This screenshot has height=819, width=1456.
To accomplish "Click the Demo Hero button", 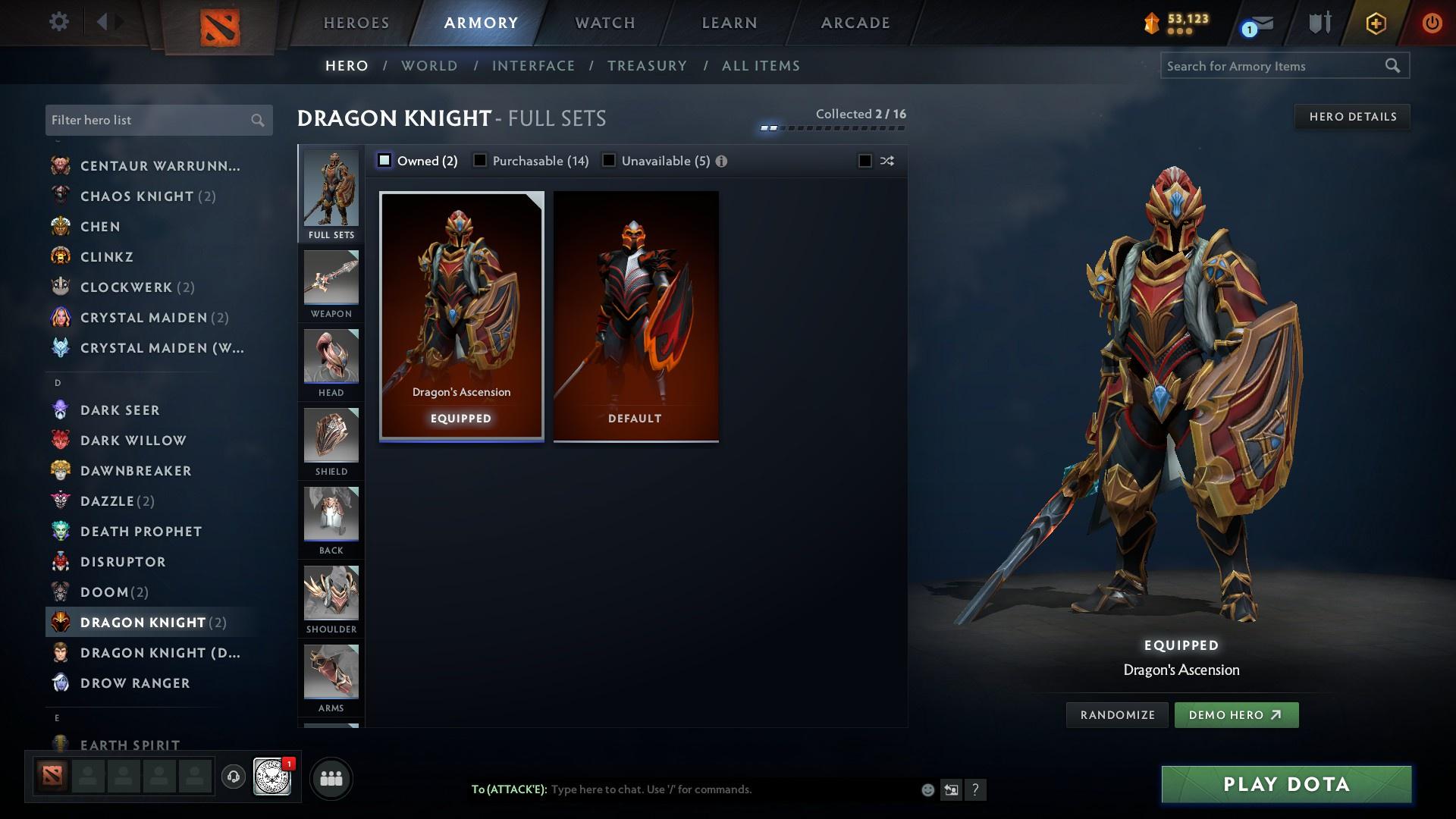I will pyautogui.click(x=1236, y=714).
